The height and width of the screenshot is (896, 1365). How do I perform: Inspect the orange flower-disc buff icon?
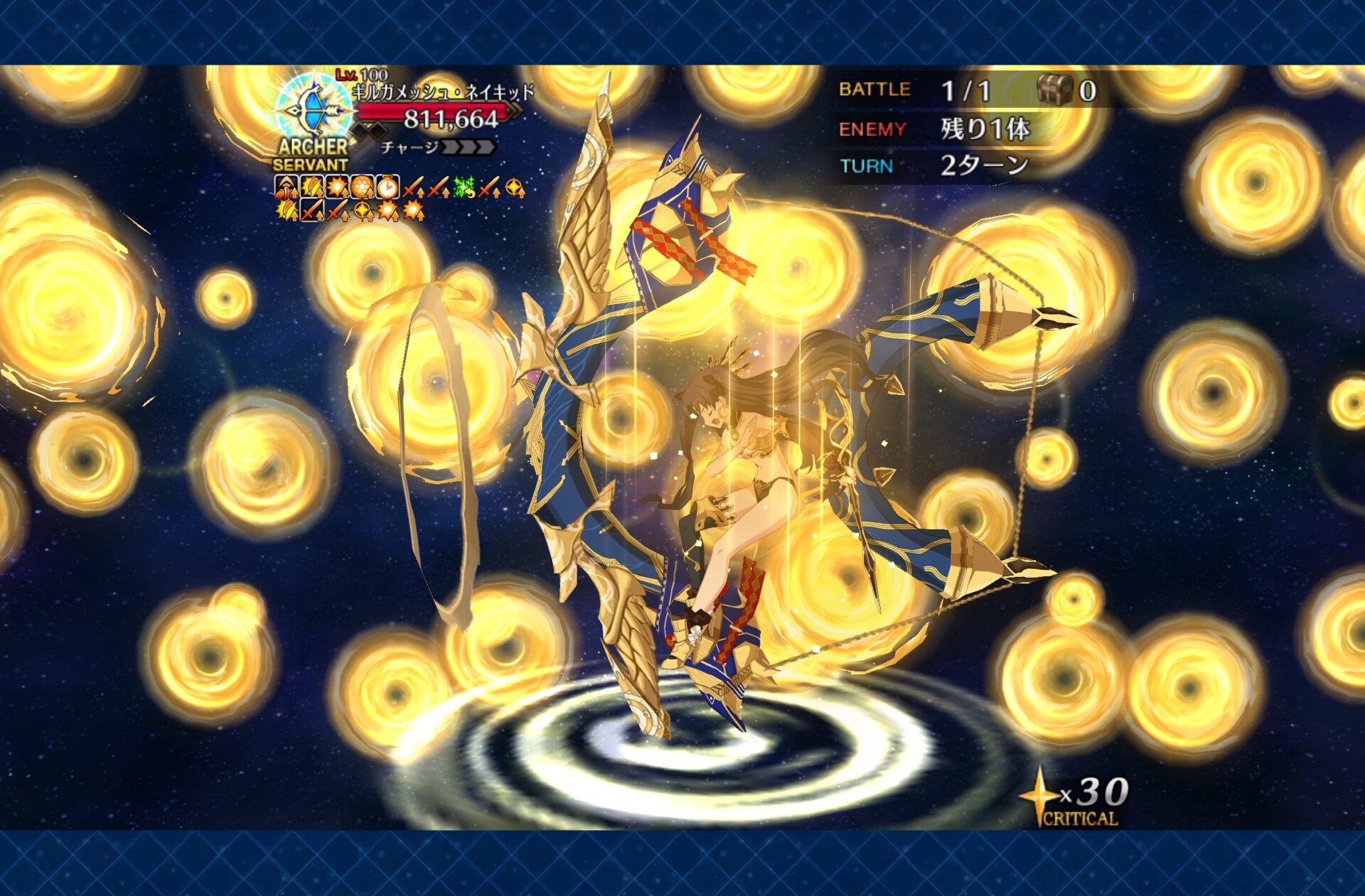362,188
